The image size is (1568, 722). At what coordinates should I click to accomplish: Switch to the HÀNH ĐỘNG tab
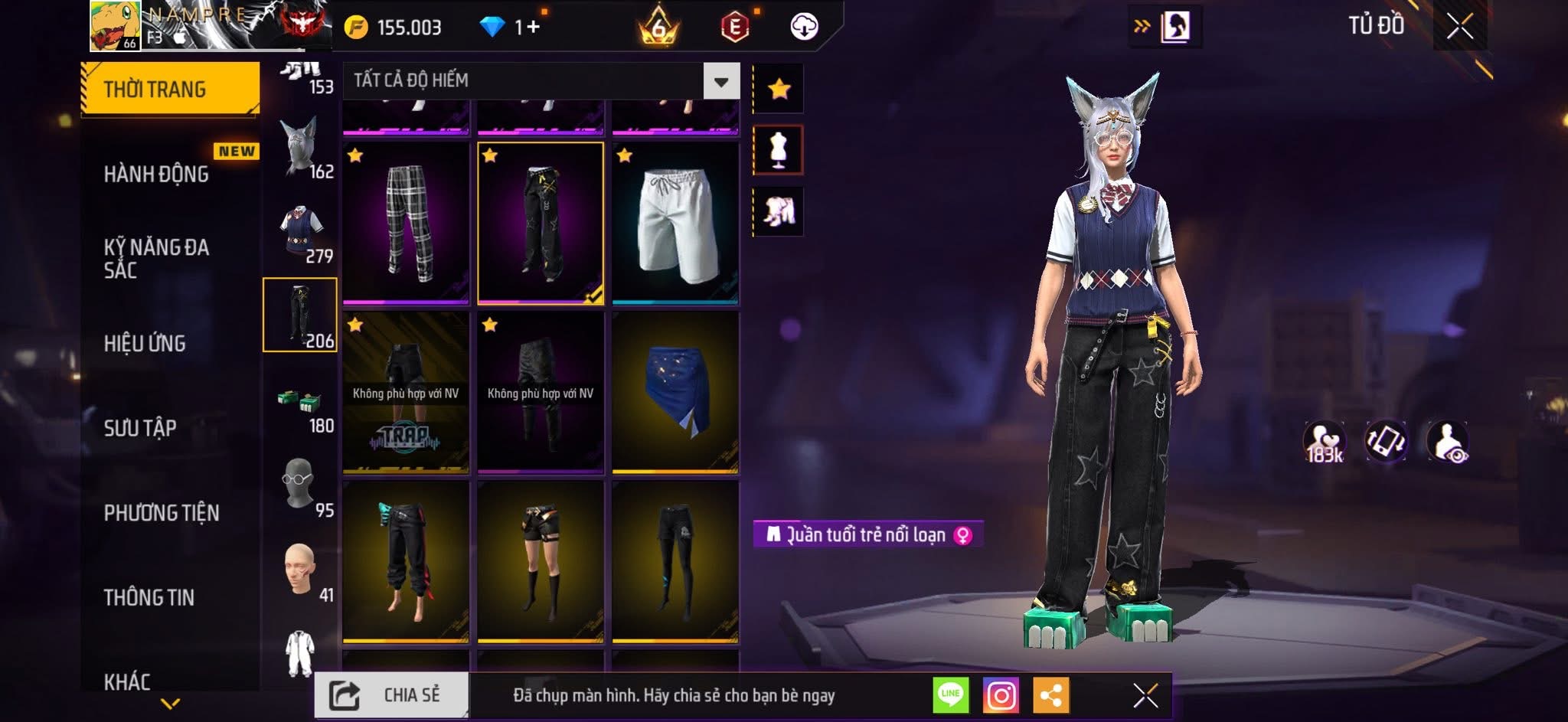pyautogui.click(x=157, y=175)
